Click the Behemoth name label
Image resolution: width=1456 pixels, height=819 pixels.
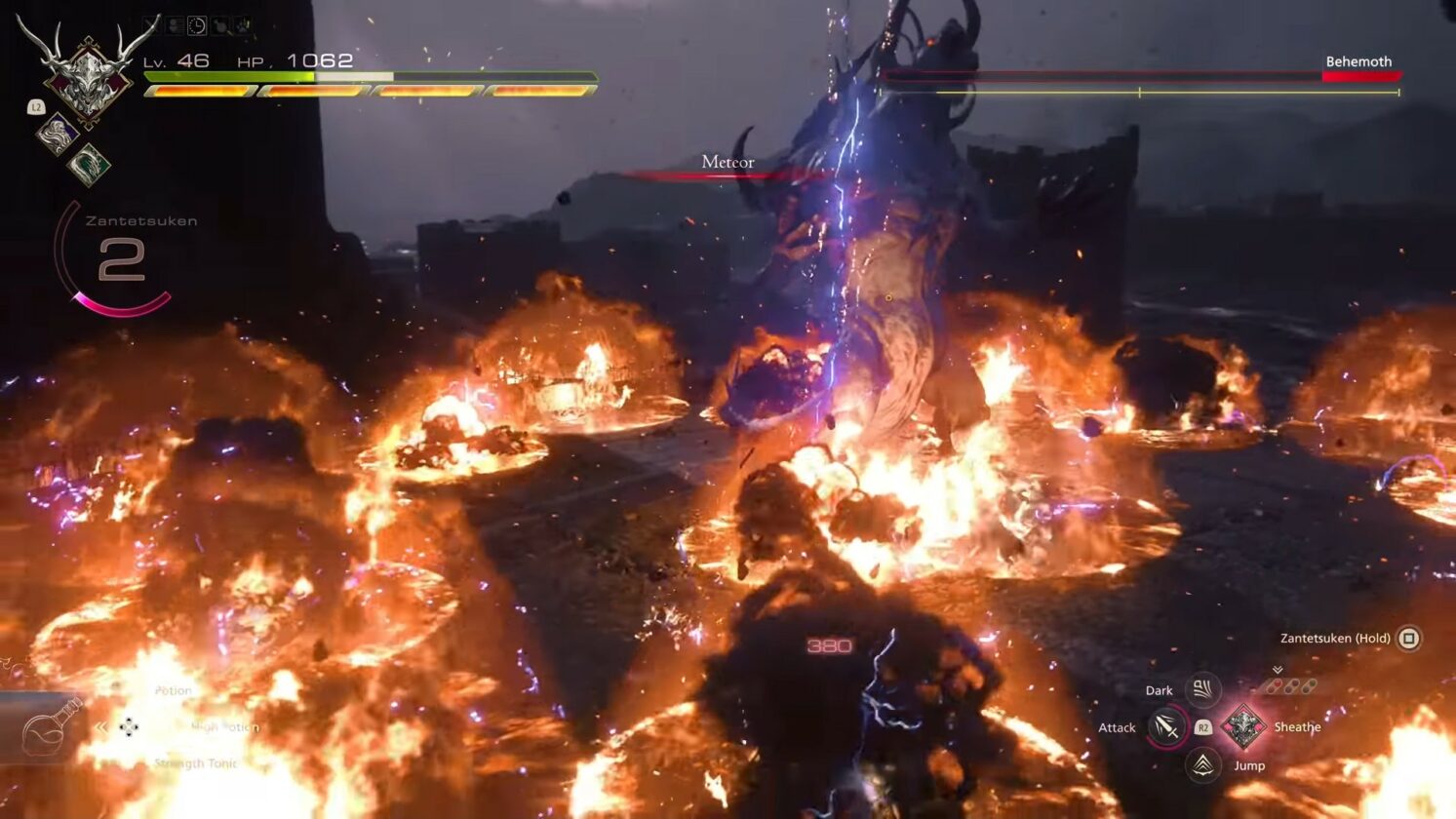pos(1358,62)
